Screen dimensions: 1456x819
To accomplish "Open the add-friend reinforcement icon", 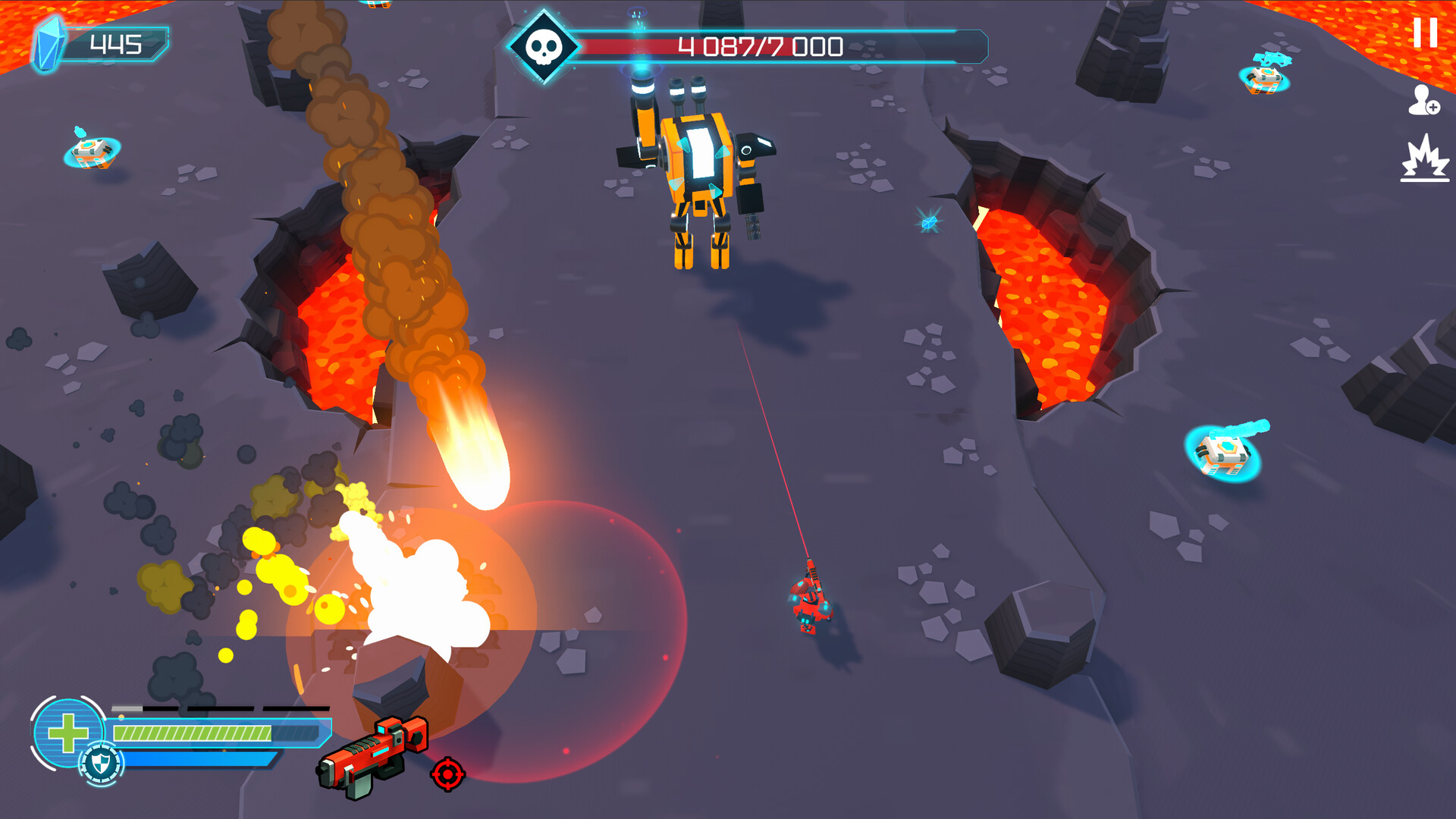I will click(1424, 101).
